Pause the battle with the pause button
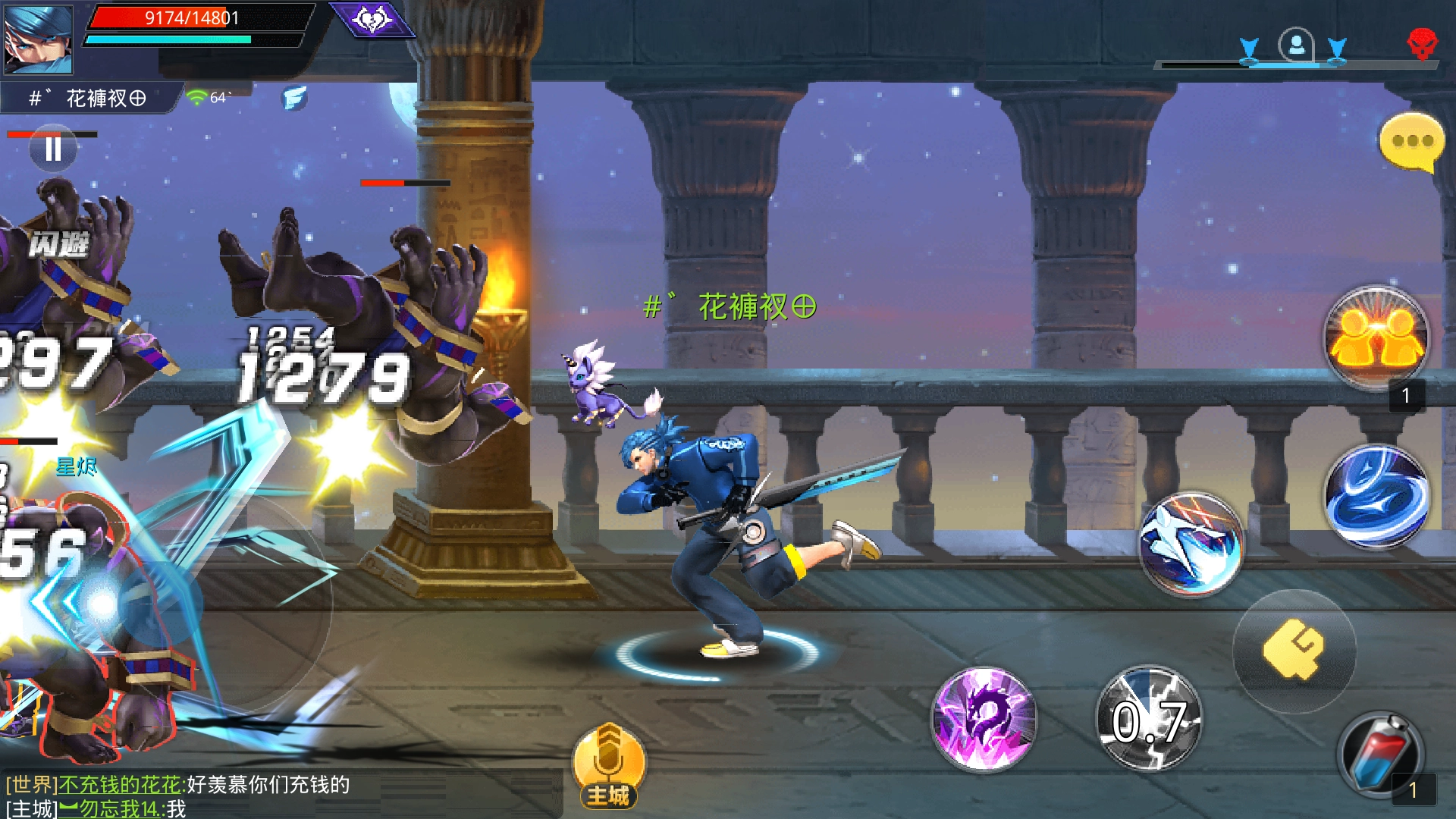Viewport: 1456px width, 819px height. point(52,149)
